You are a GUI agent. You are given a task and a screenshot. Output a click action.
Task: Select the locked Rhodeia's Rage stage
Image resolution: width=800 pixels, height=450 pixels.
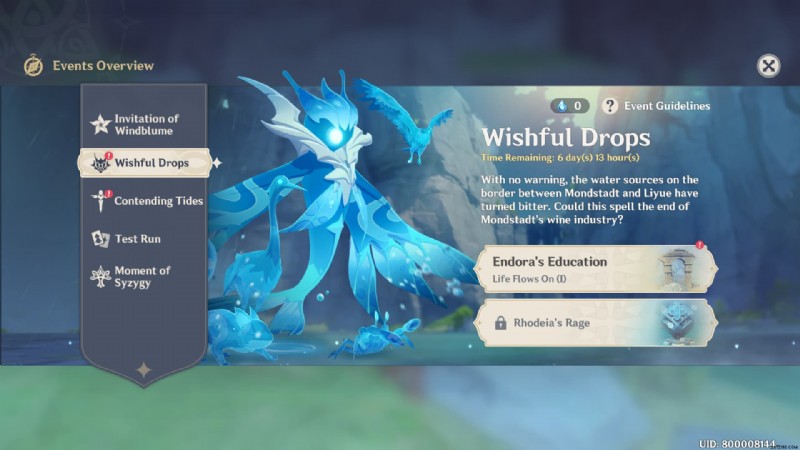pyautogui.click(x=597, y=323)
